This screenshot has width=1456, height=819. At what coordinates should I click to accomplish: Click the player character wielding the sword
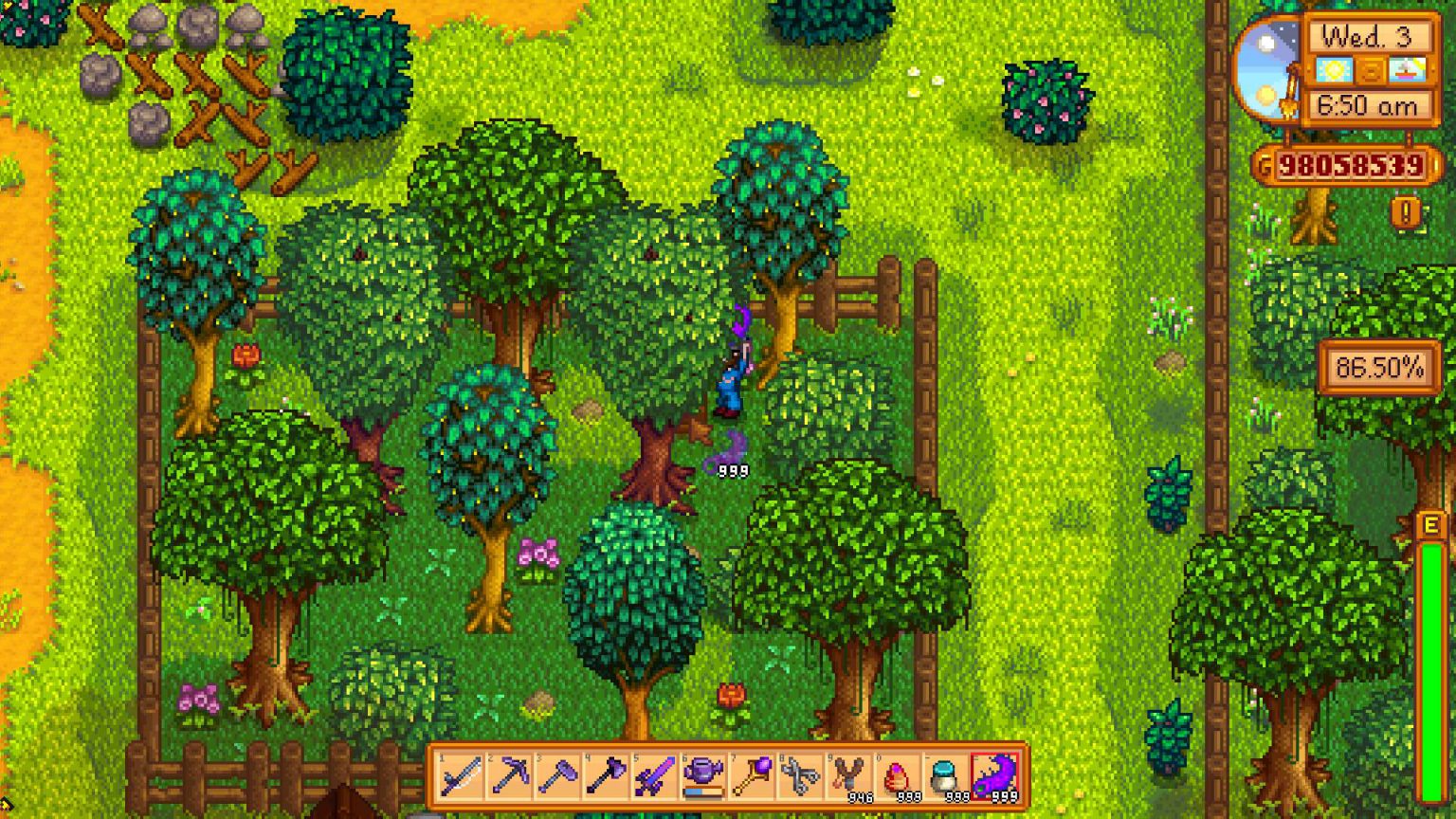pyautogui.click(x=730, y=379)
